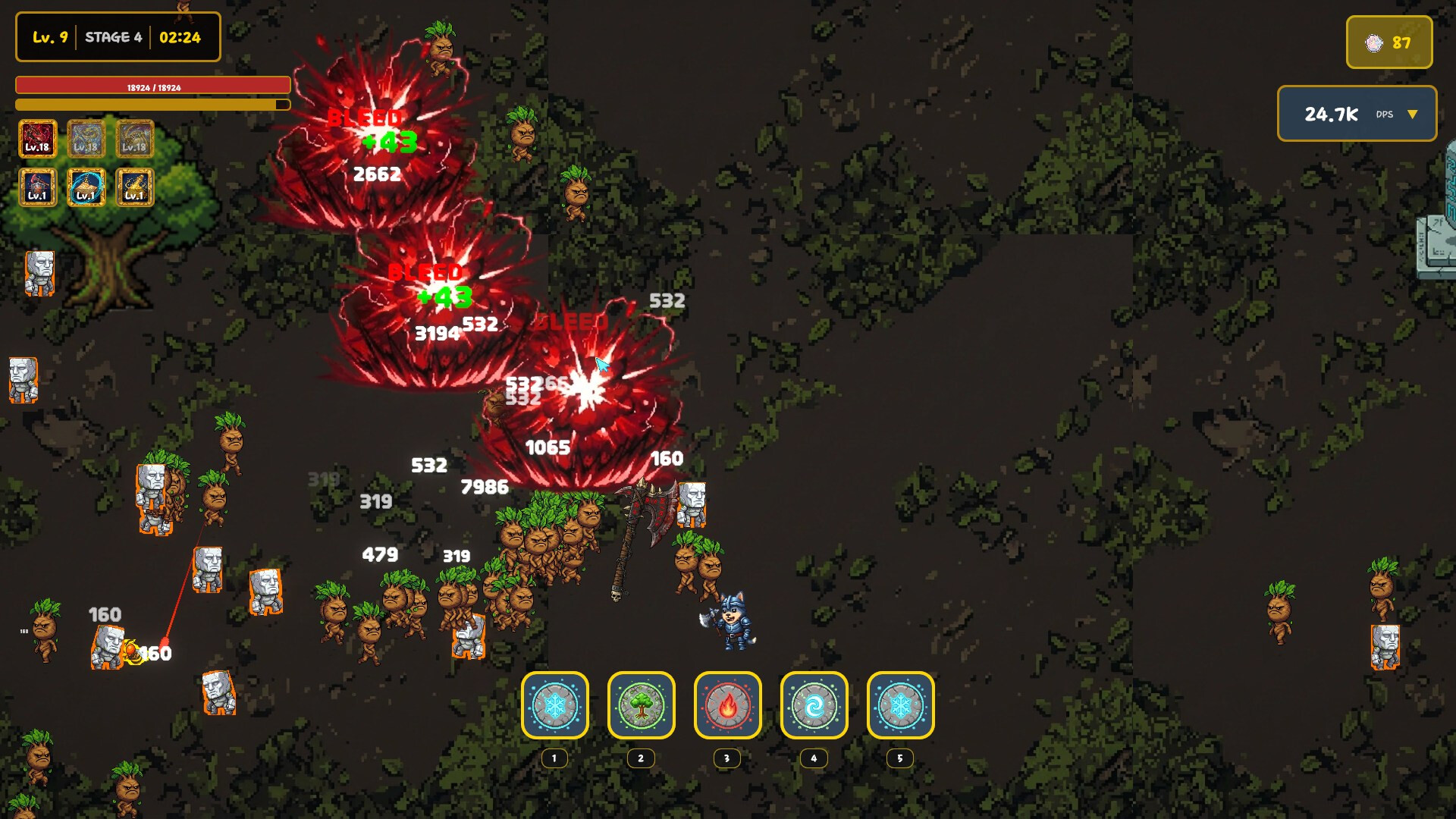Click the gold horn Lv.1 skill icon

(133, 187)
